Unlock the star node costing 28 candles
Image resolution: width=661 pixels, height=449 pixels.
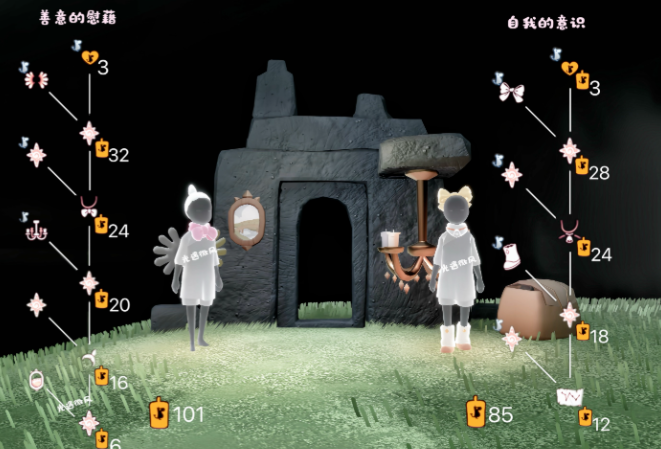569,150
